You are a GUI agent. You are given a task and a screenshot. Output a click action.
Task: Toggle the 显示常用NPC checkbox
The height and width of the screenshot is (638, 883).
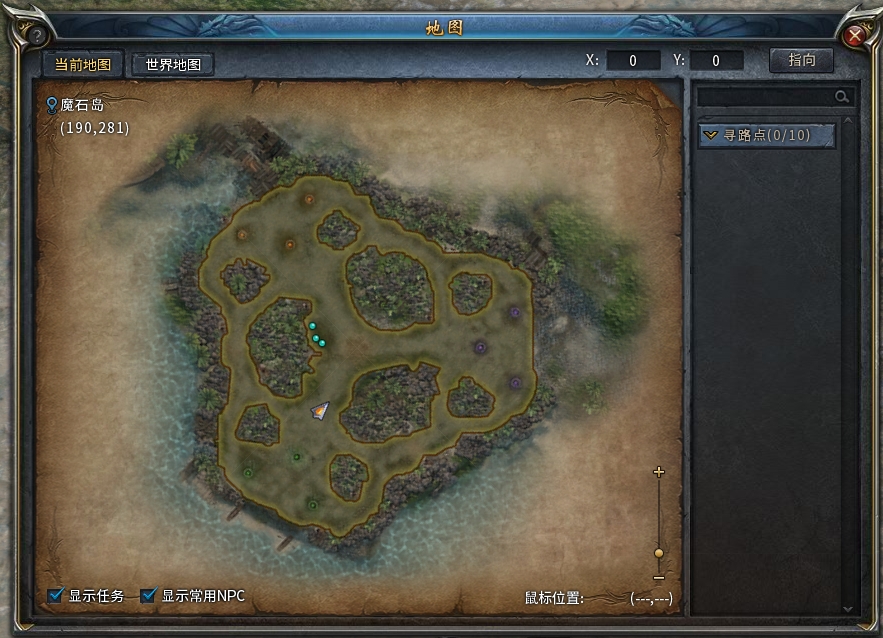(x=149, y=596)
